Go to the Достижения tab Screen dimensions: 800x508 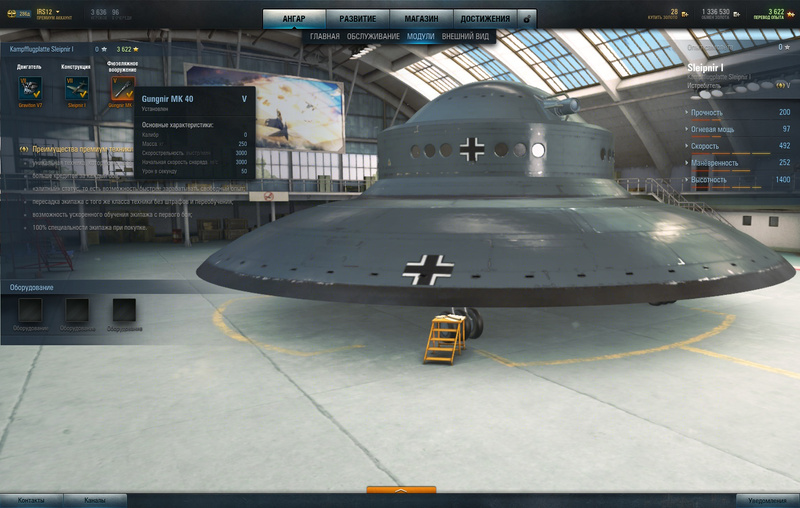click(485, 19)
